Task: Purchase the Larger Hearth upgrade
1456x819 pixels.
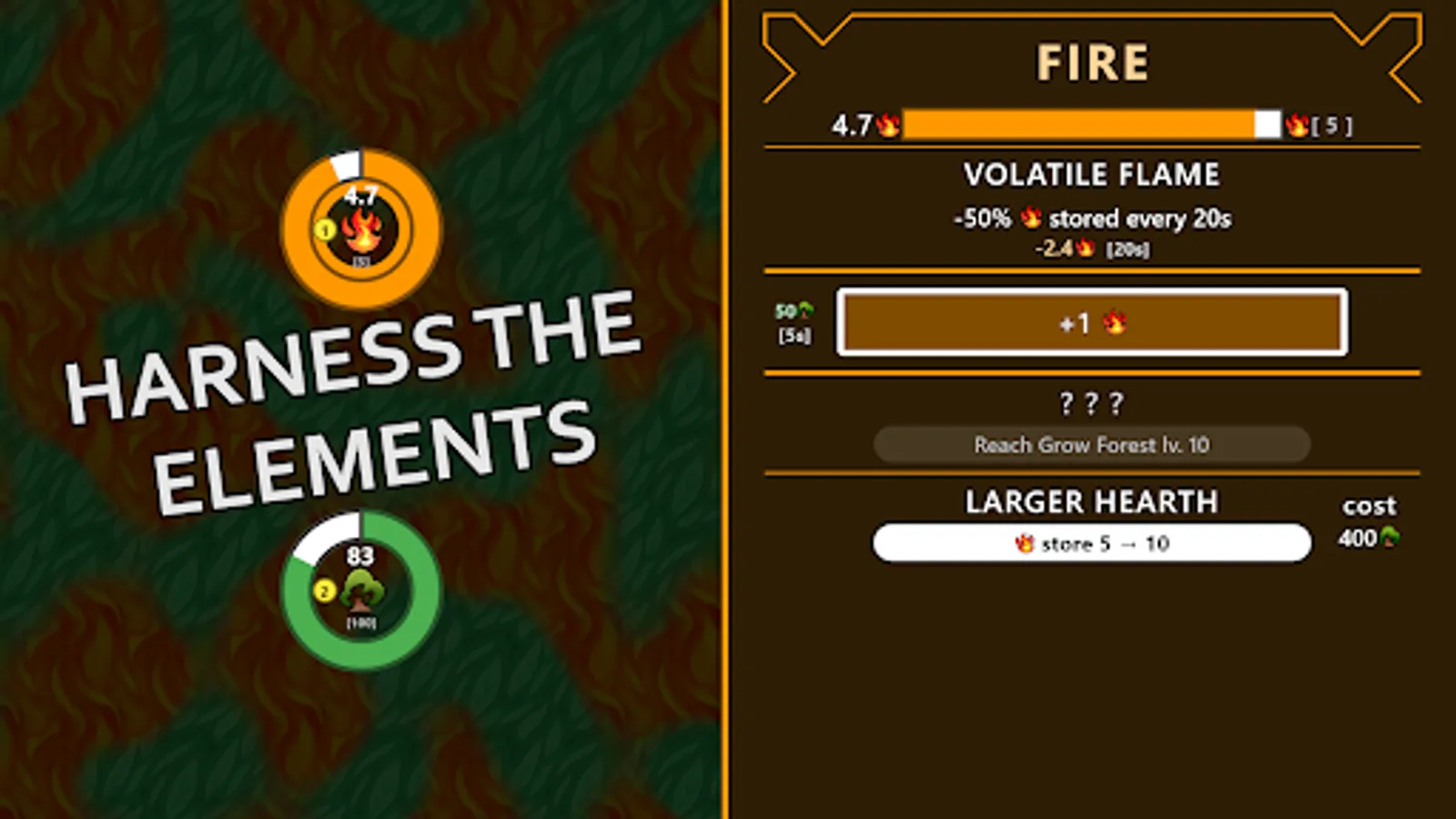Action: [x=1090, y=542]
